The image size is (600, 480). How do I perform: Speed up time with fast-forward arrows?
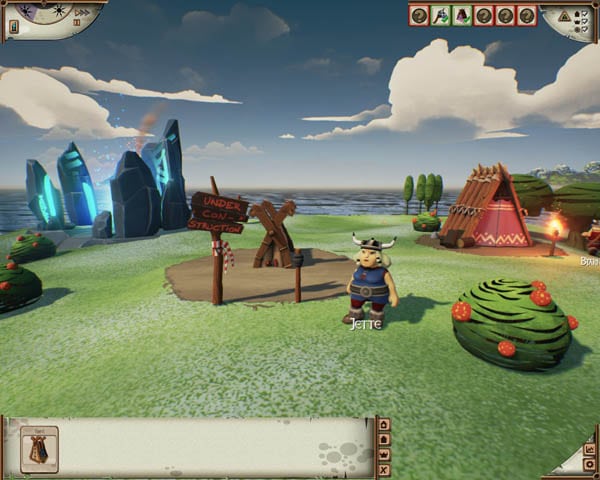tap(83, 12)
